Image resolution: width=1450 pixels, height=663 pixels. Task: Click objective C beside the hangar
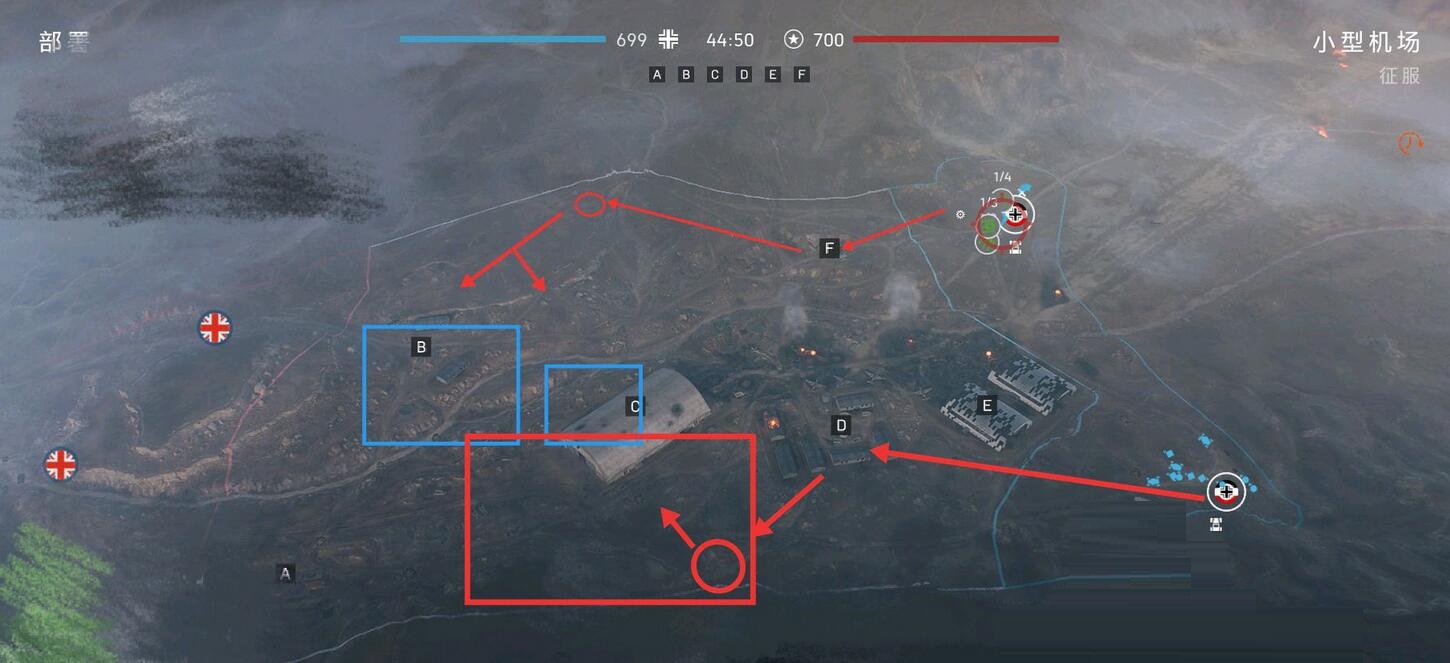pos(634,406)
